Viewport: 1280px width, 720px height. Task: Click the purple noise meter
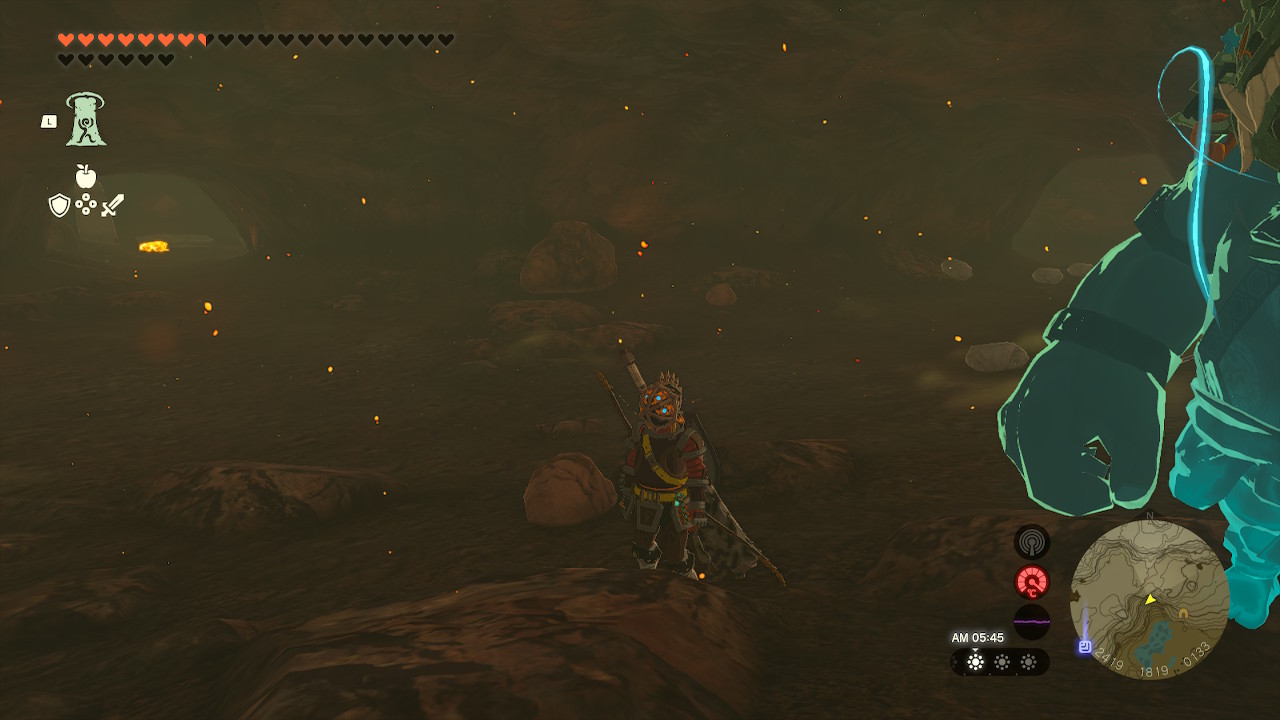[1032, 621]
